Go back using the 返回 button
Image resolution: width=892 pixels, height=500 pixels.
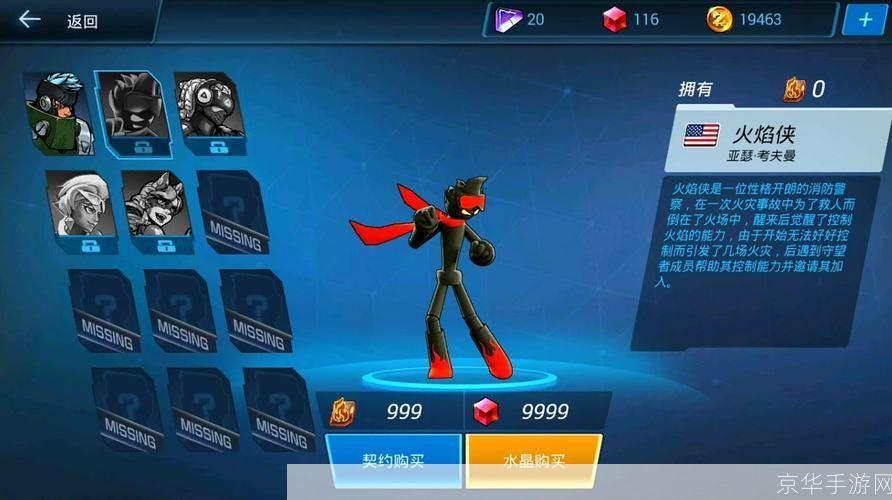point(60,20)
